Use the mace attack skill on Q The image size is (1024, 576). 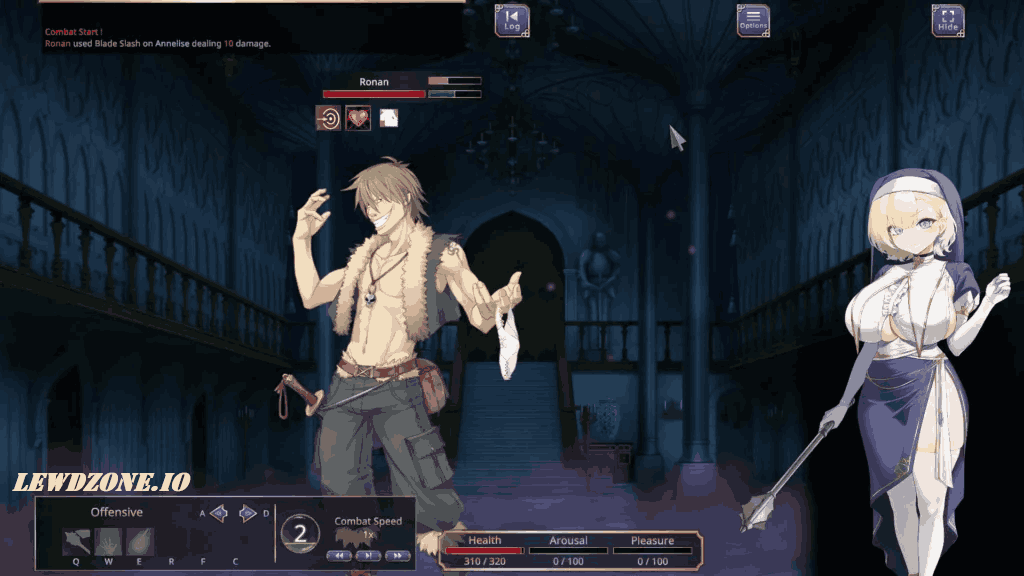point(77,542)
